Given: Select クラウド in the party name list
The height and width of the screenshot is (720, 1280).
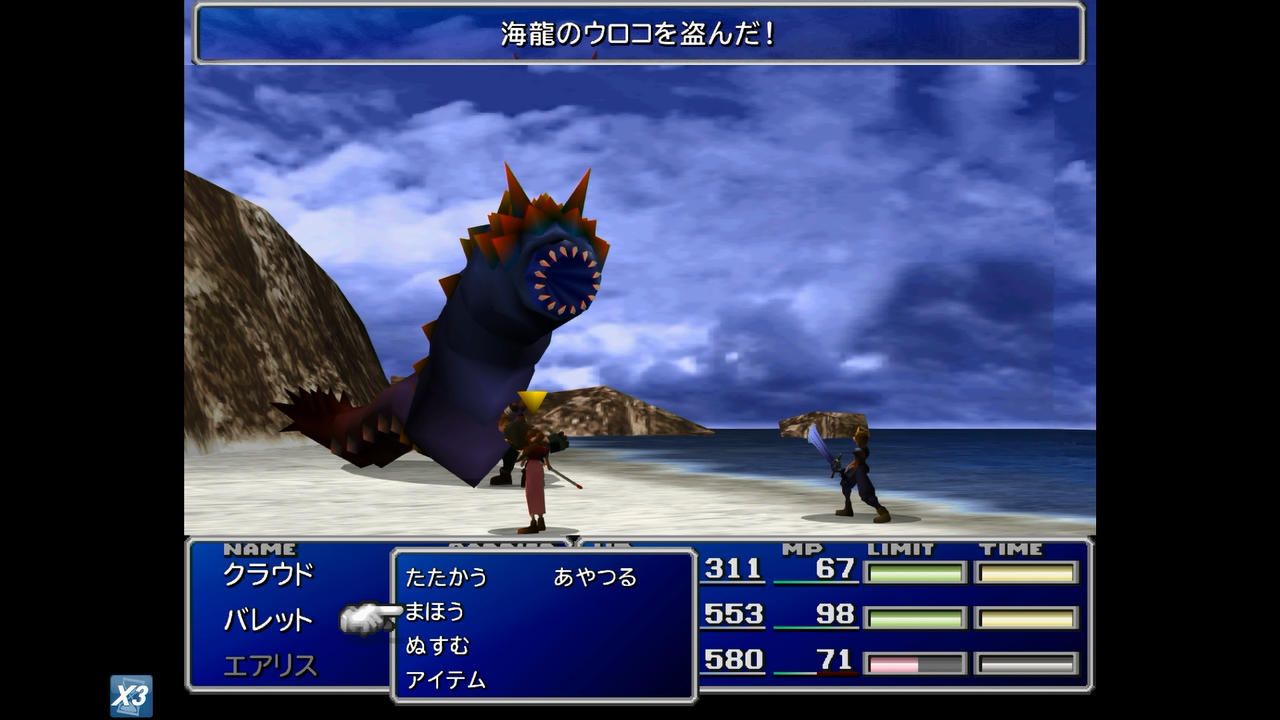Looking at the screenshot, I should pos(268,574).
